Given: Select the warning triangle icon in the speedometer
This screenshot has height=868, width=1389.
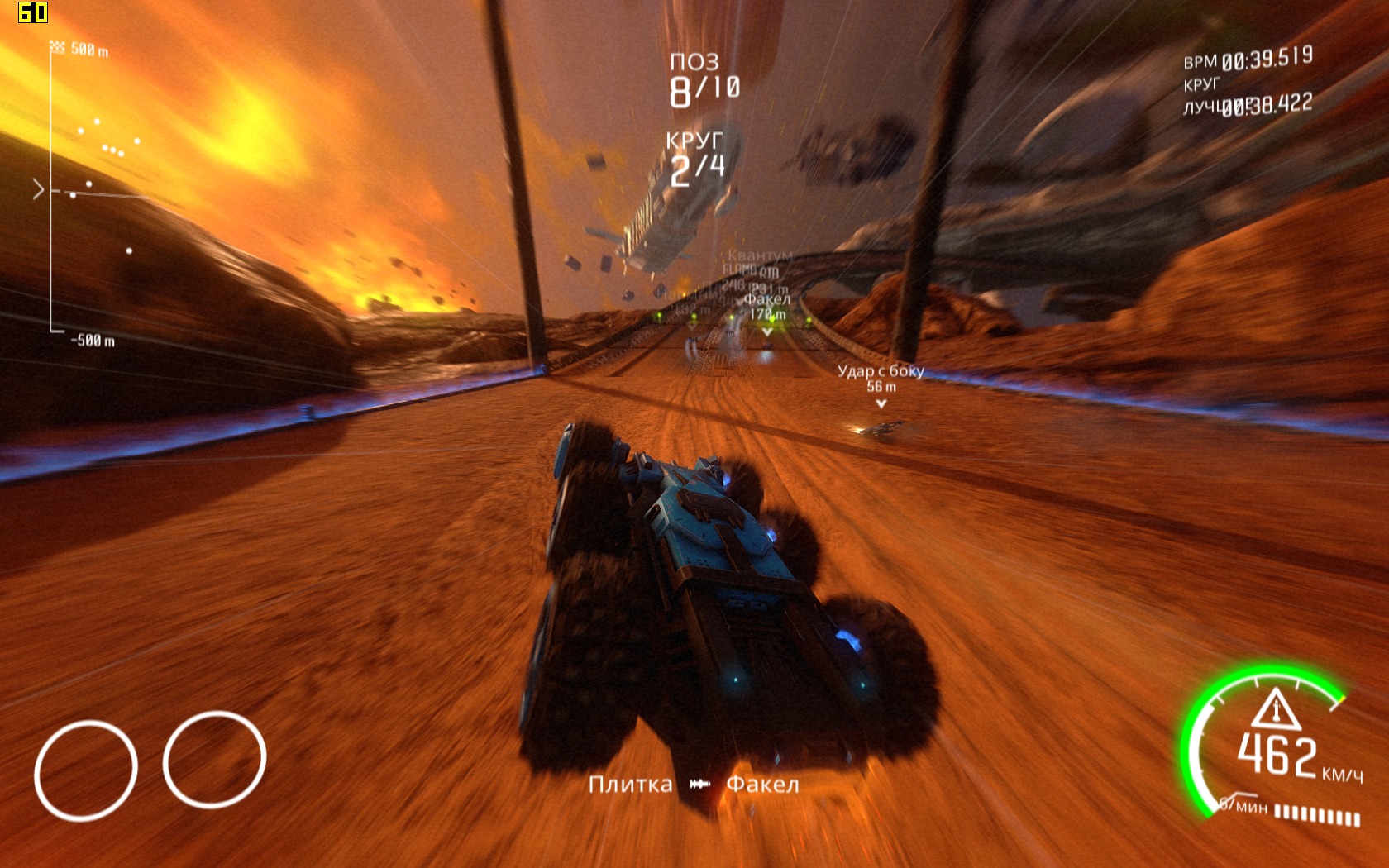Looking at the screenshot, I should coord(1275,708).
